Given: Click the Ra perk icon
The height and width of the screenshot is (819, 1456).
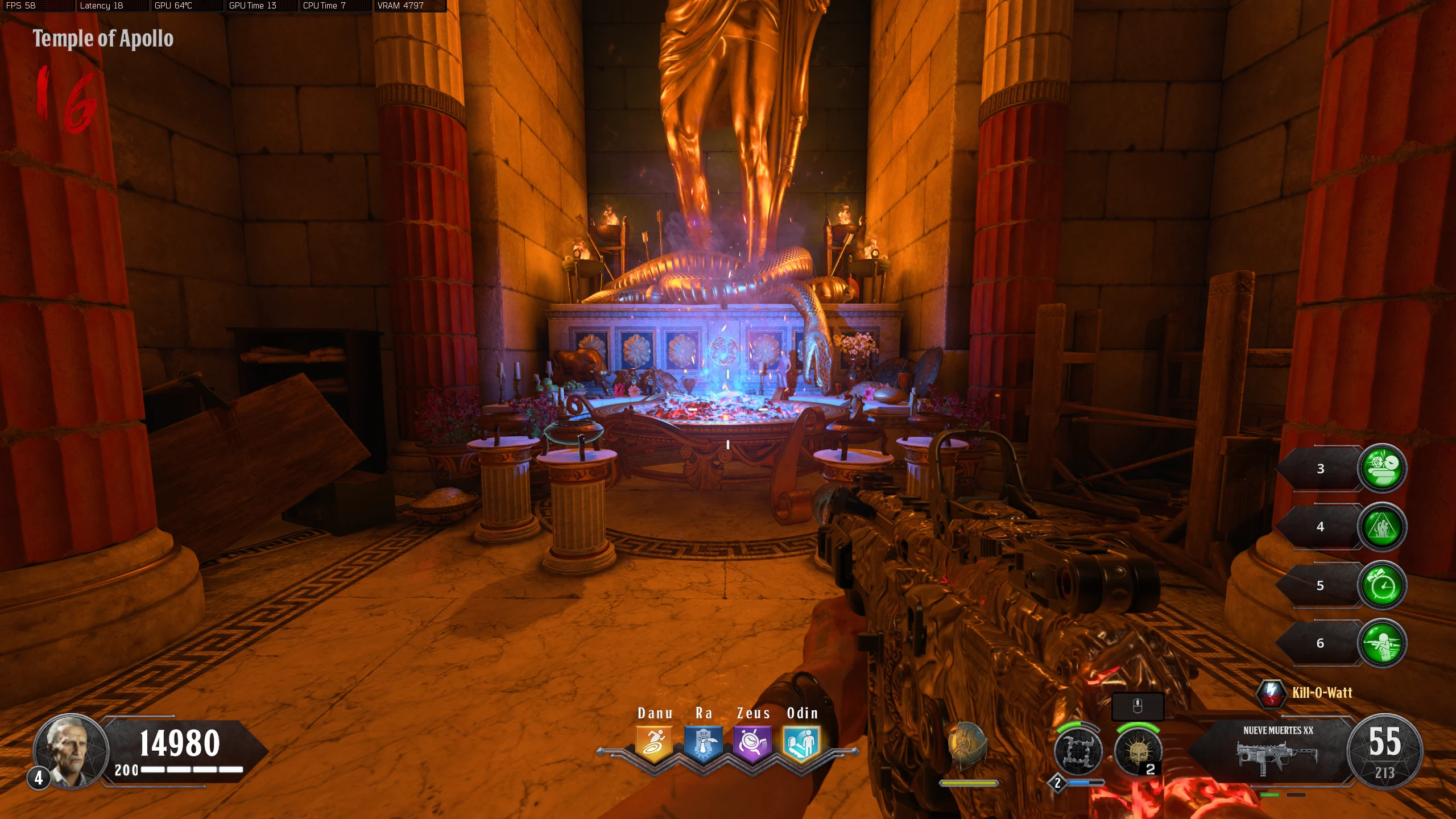Looking at the screenshot, I should pos(703,743).
